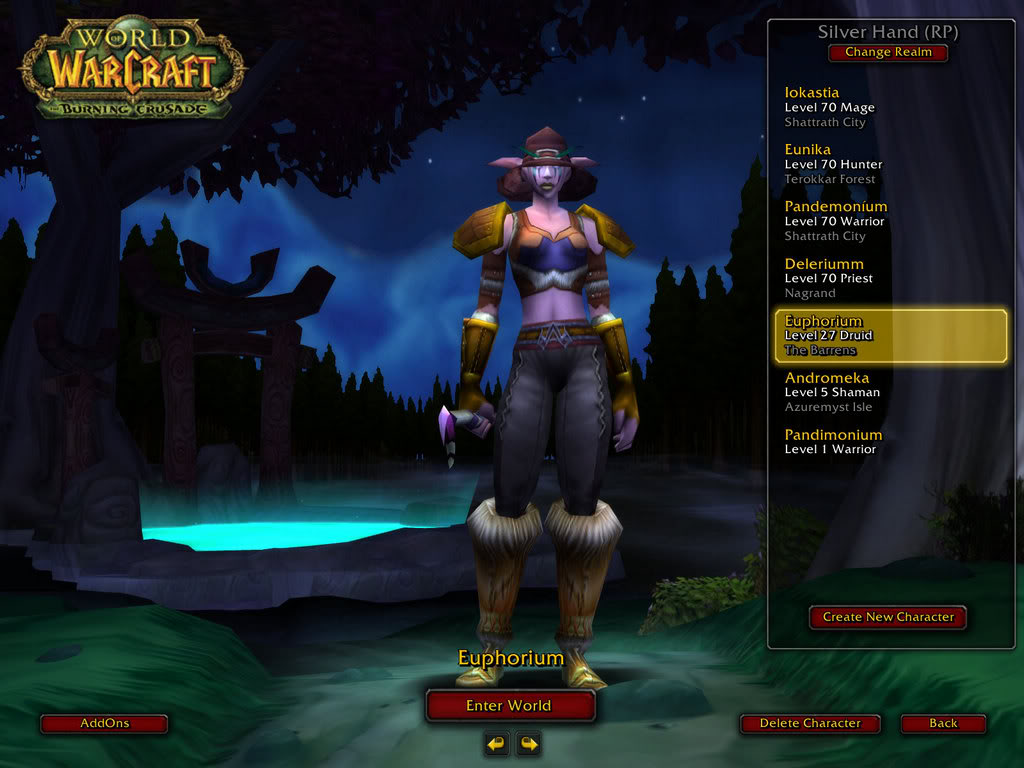Image resolution: width=1024 pixels, height=768 pixels.
Task: Rotate character with the right arrow button
Action: (528, 743)
